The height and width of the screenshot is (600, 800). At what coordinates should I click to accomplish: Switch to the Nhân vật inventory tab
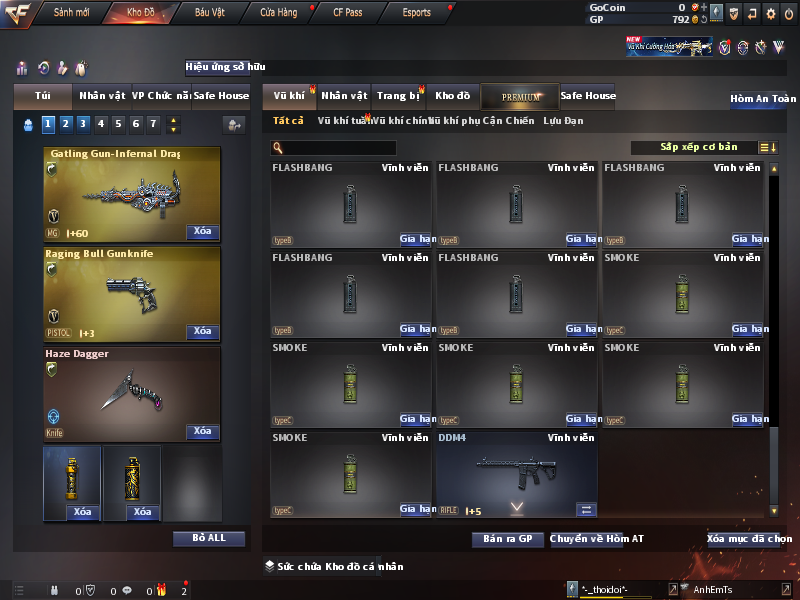click(345, 96)
